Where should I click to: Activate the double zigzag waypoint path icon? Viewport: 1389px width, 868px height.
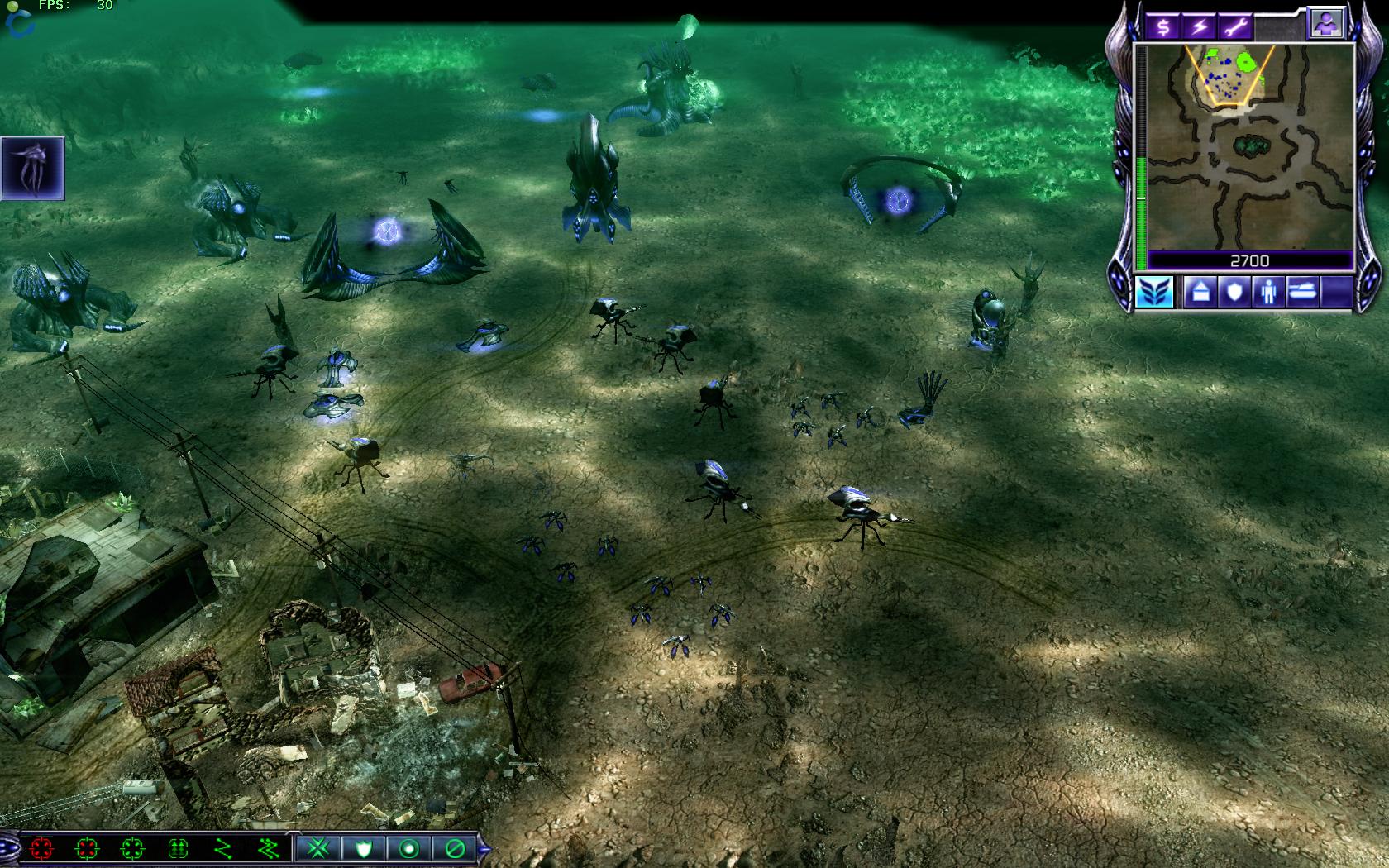[x=269, y=848]
